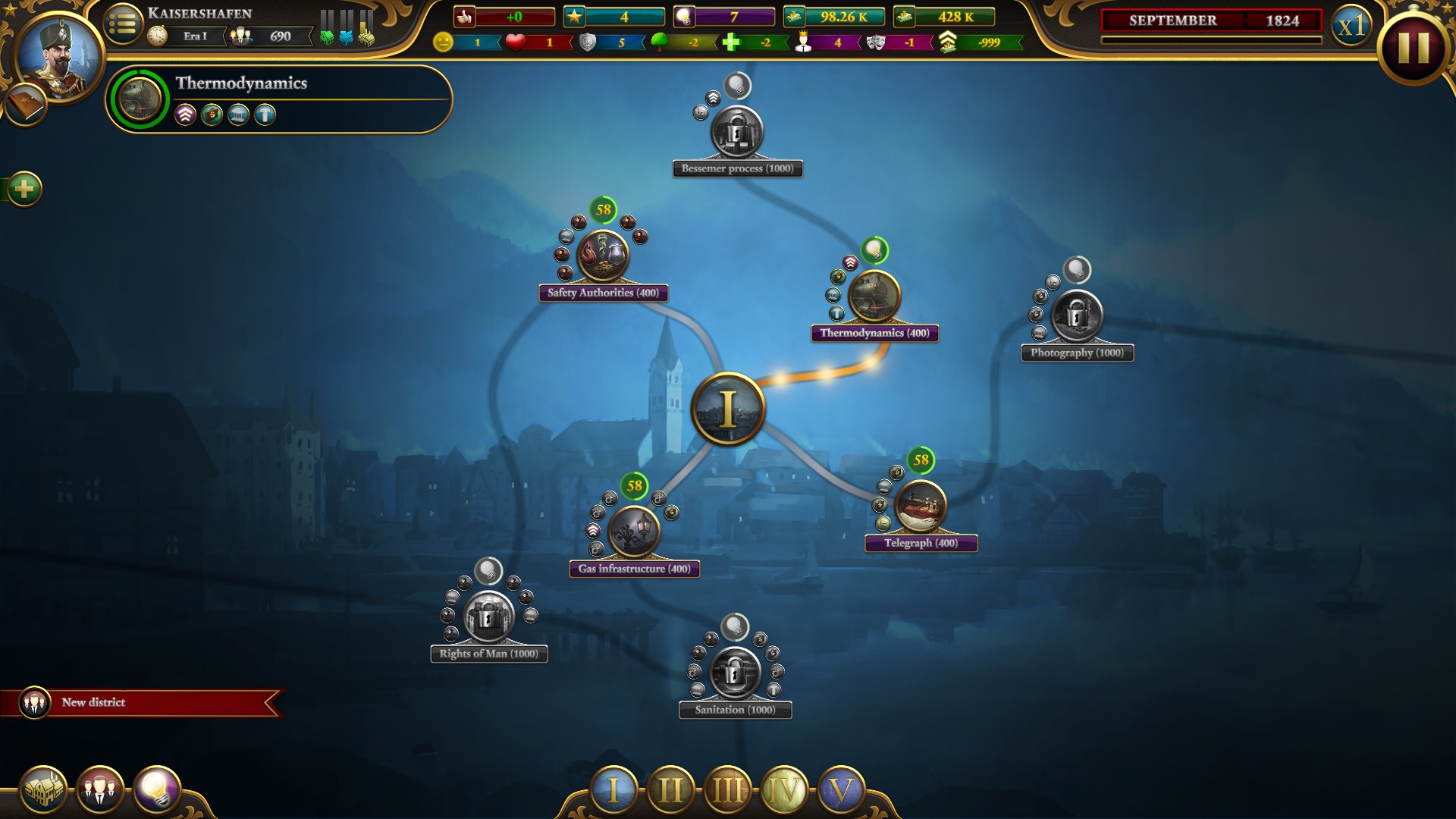
Task: Switch to the Era III tab
Action: coord(727,790)
